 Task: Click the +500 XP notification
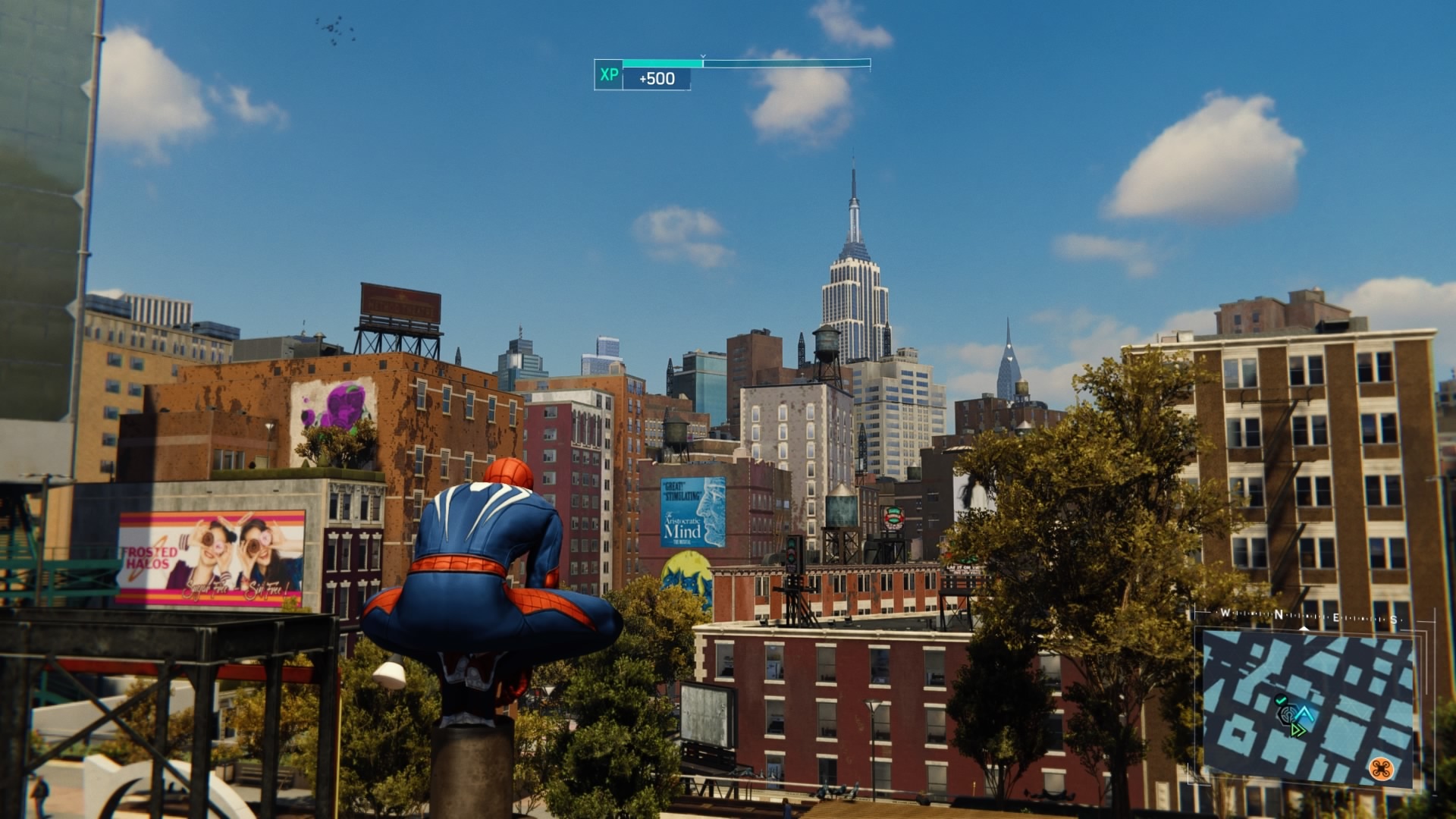(655, 78)
